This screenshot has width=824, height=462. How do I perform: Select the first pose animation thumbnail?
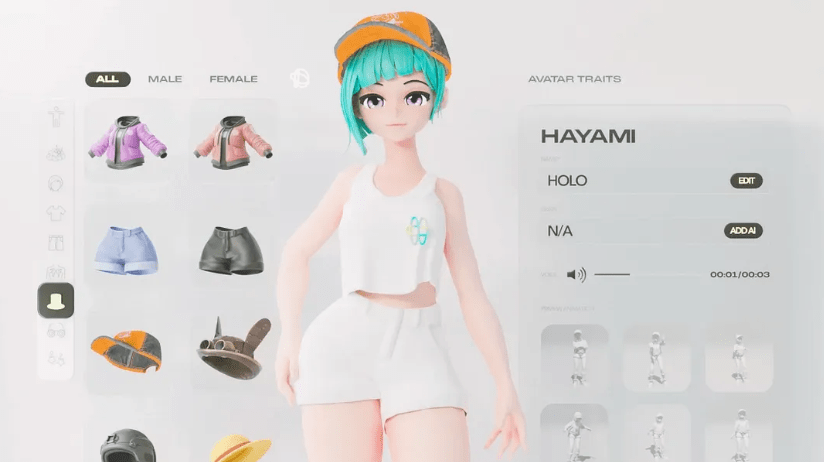tap(575, 357)
